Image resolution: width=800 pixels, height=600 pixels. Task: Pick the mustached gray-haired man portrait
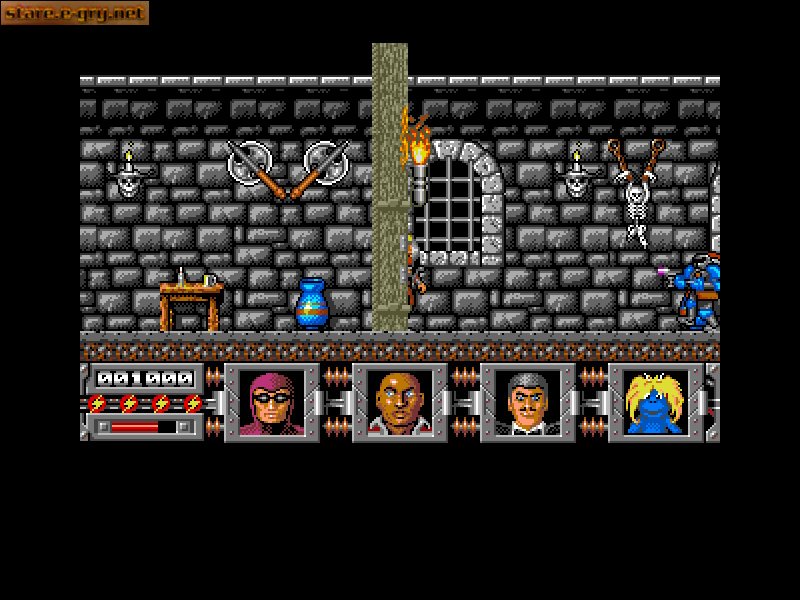coord(527,402)
